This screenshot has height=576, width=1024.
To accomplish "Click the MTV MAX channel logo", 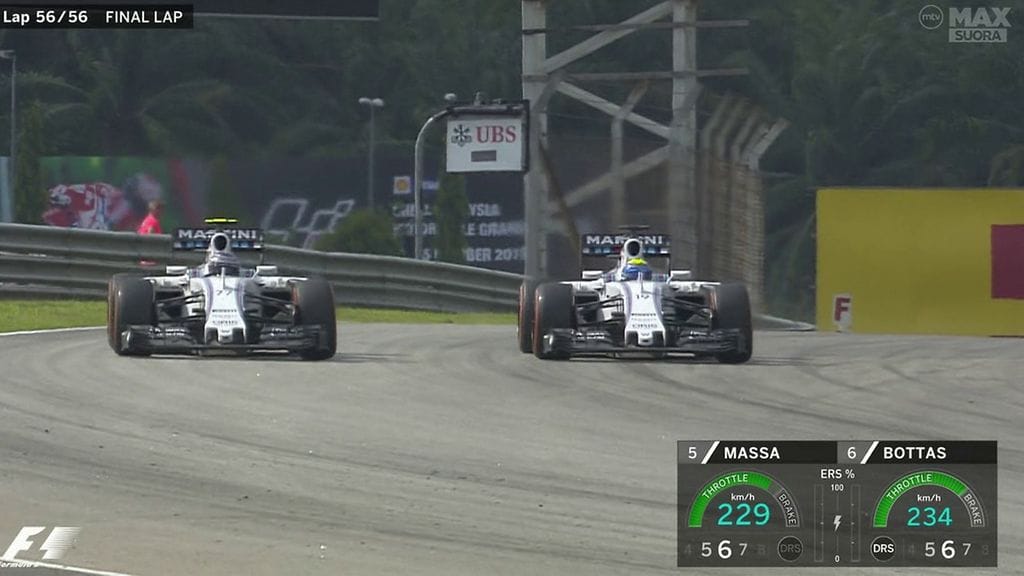I will (965, 23).
